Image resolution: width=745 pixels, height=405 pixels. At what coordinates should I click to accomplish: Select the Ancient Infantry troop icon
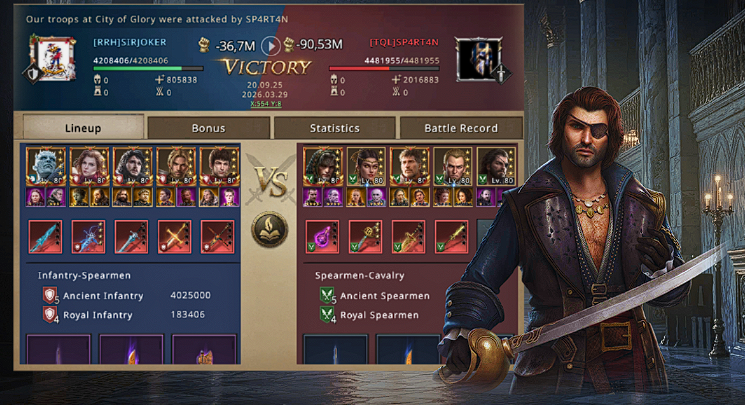[51, 296]
